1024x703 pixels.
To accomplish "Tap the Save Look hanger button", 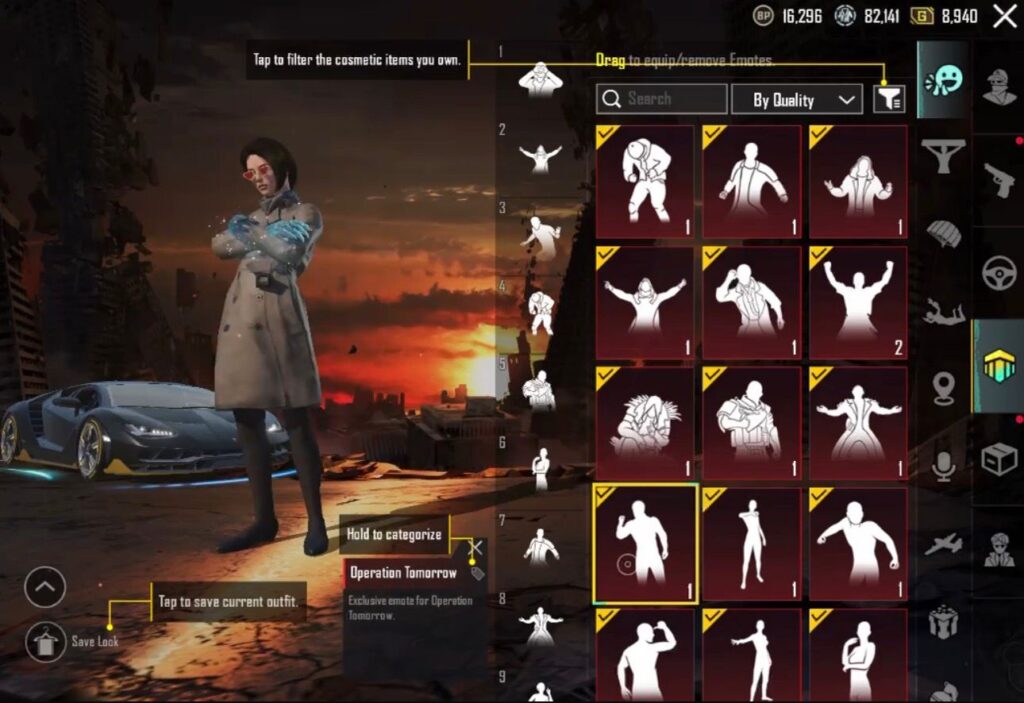I will click(45, 641).
